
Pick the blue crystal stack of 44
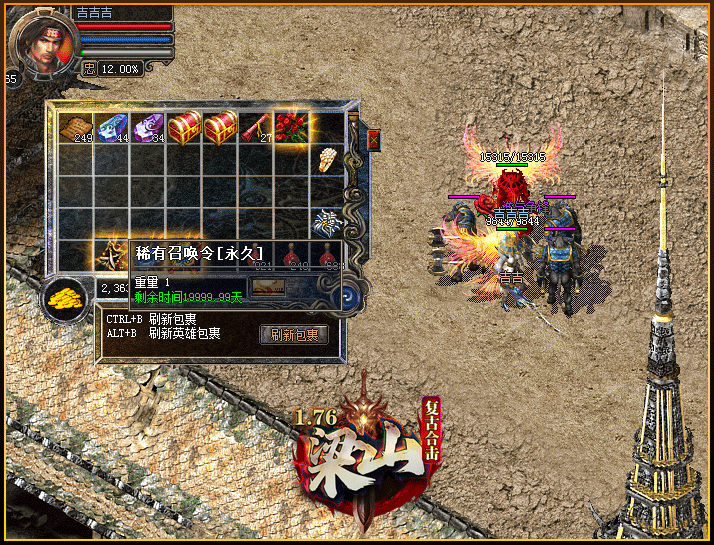[112, 127]
